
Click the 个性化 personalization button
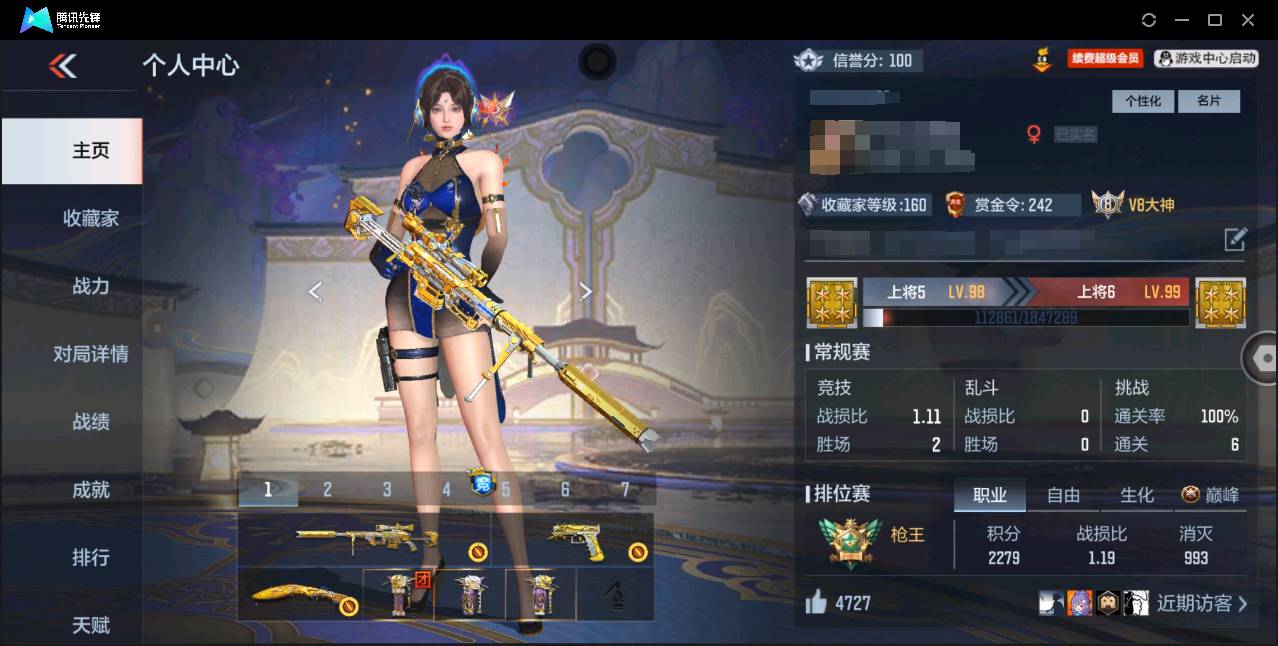pyautogui.click(x=1142, y=101)
